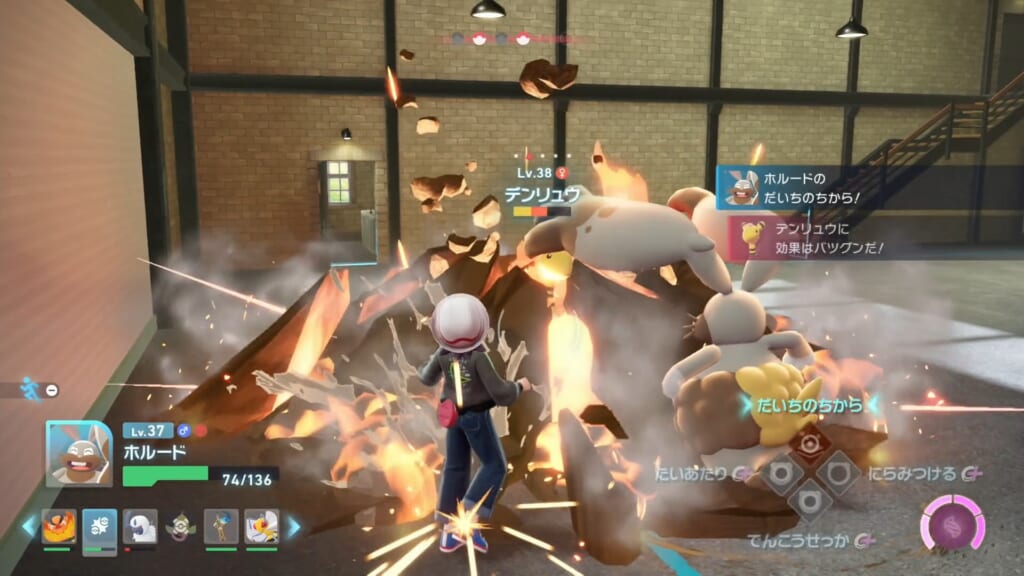This screenshot has height=576, width=1024.
Task: Cycle party bar with left arrow
Action: coord(28,526)
